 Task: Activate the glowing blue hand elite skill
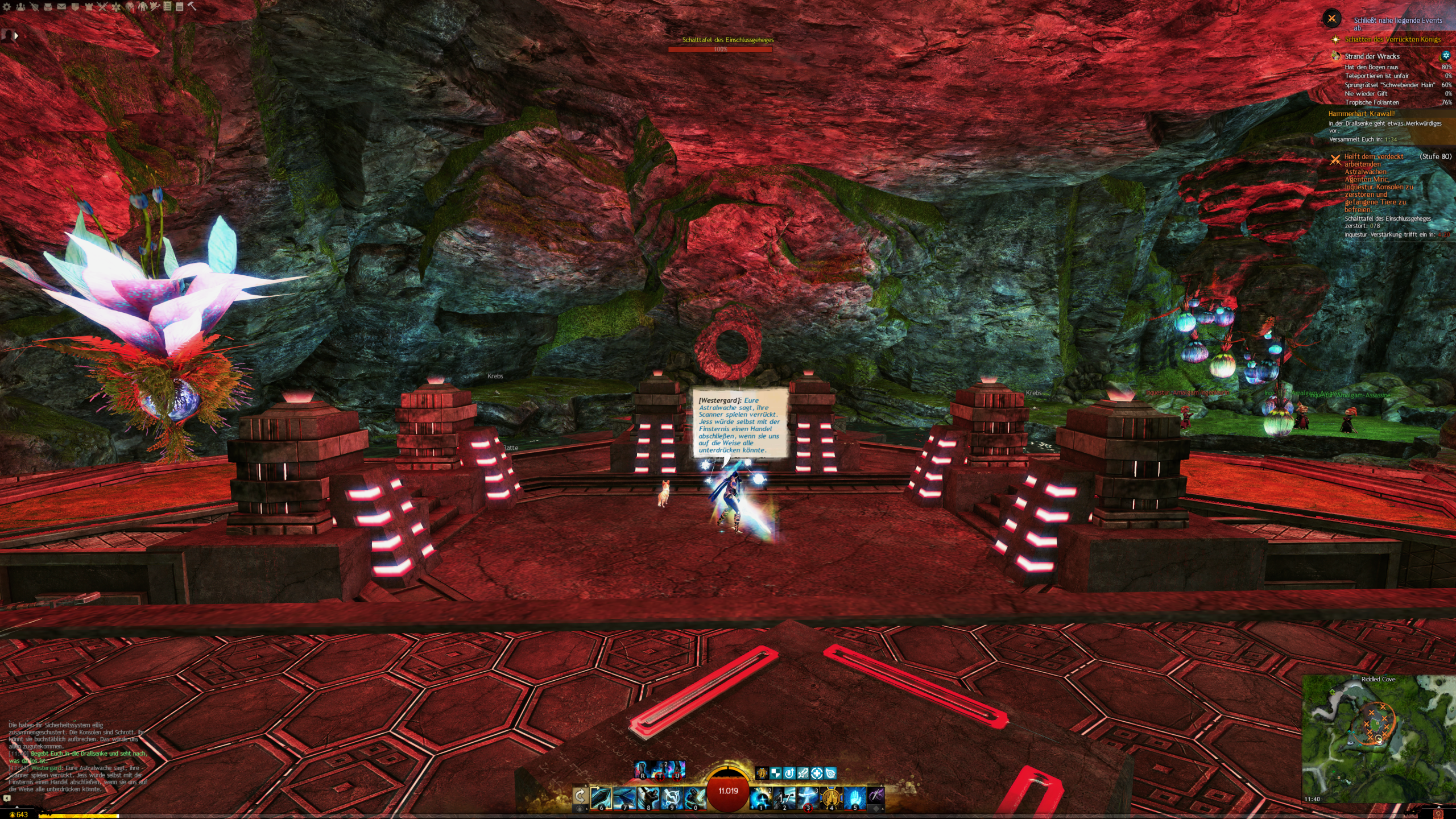pyautogui.click(x=854, y=798)
